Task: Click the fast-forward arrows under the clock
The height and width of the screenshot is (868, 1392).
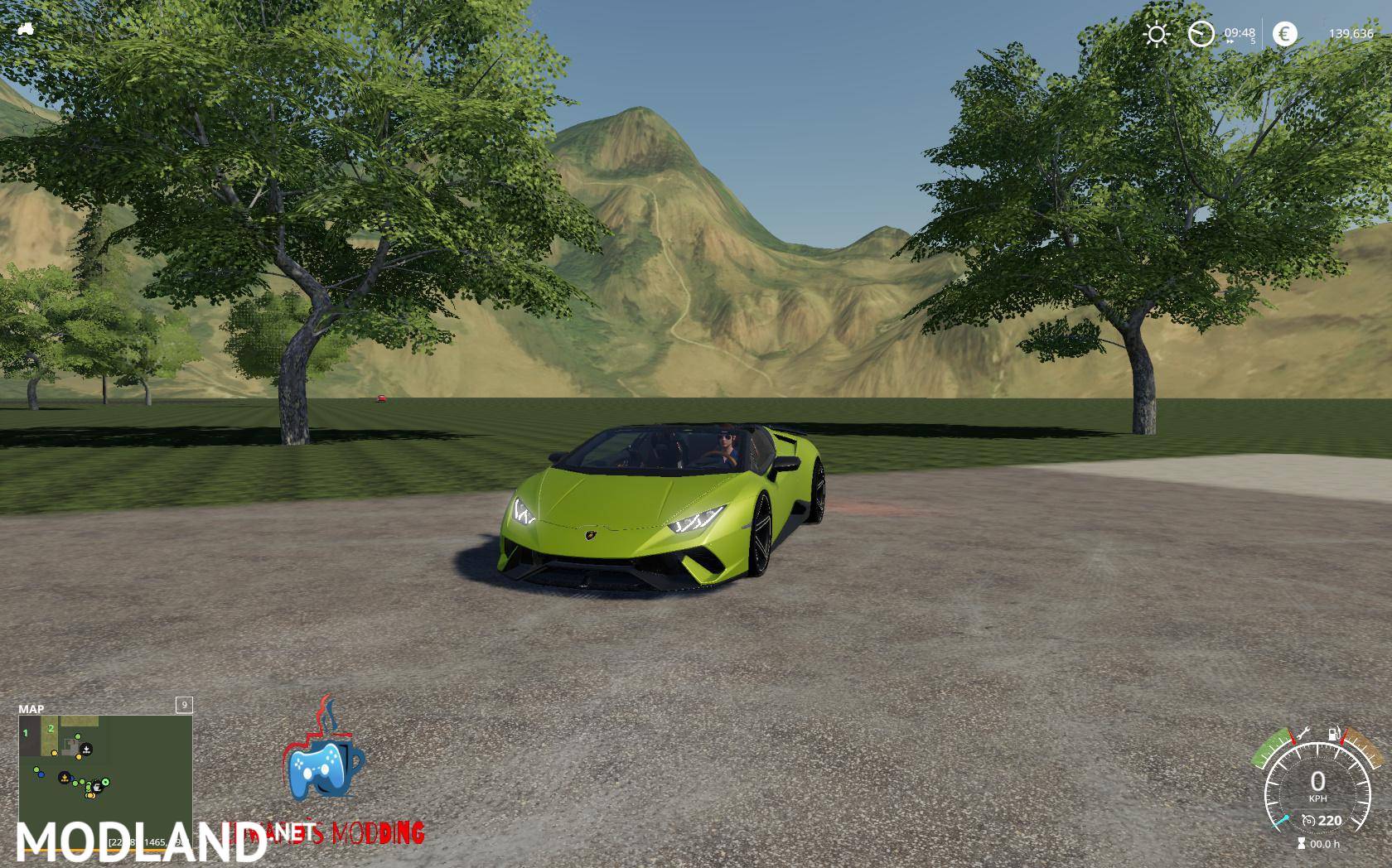Action: click(1230, 41)
